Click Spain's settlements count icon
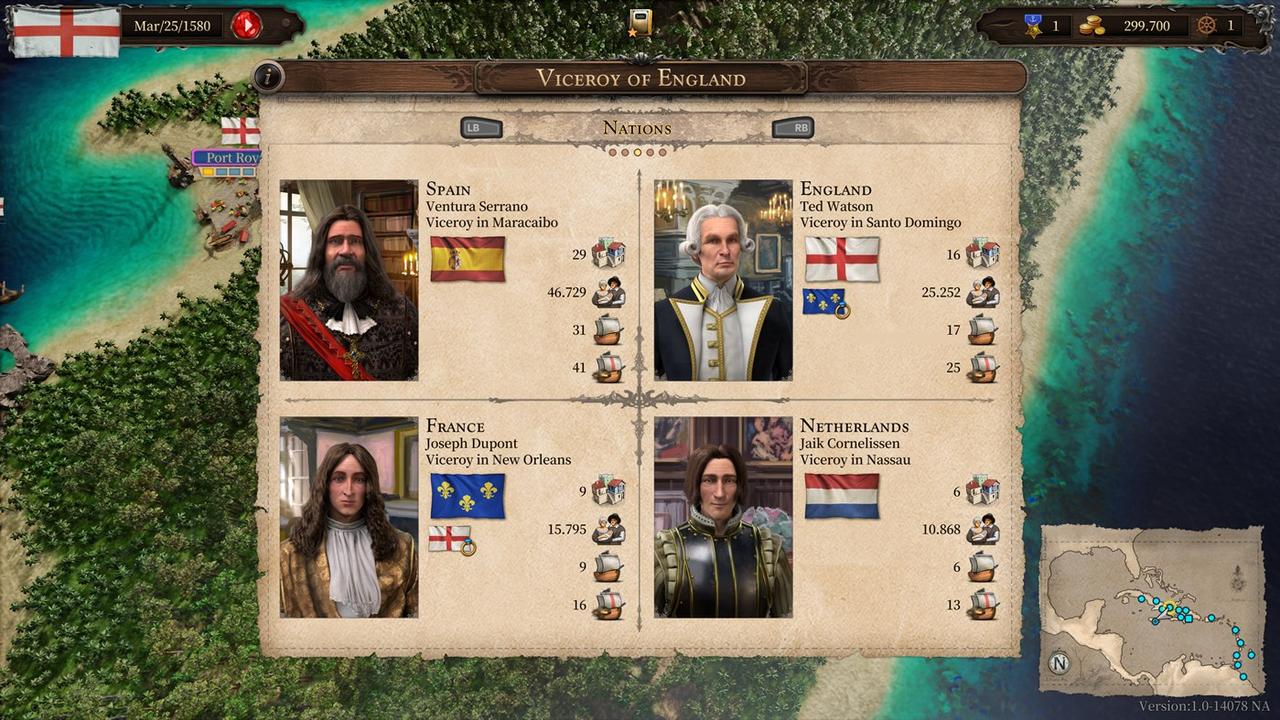Viewport: 1280px width, 720px height. 608,254
